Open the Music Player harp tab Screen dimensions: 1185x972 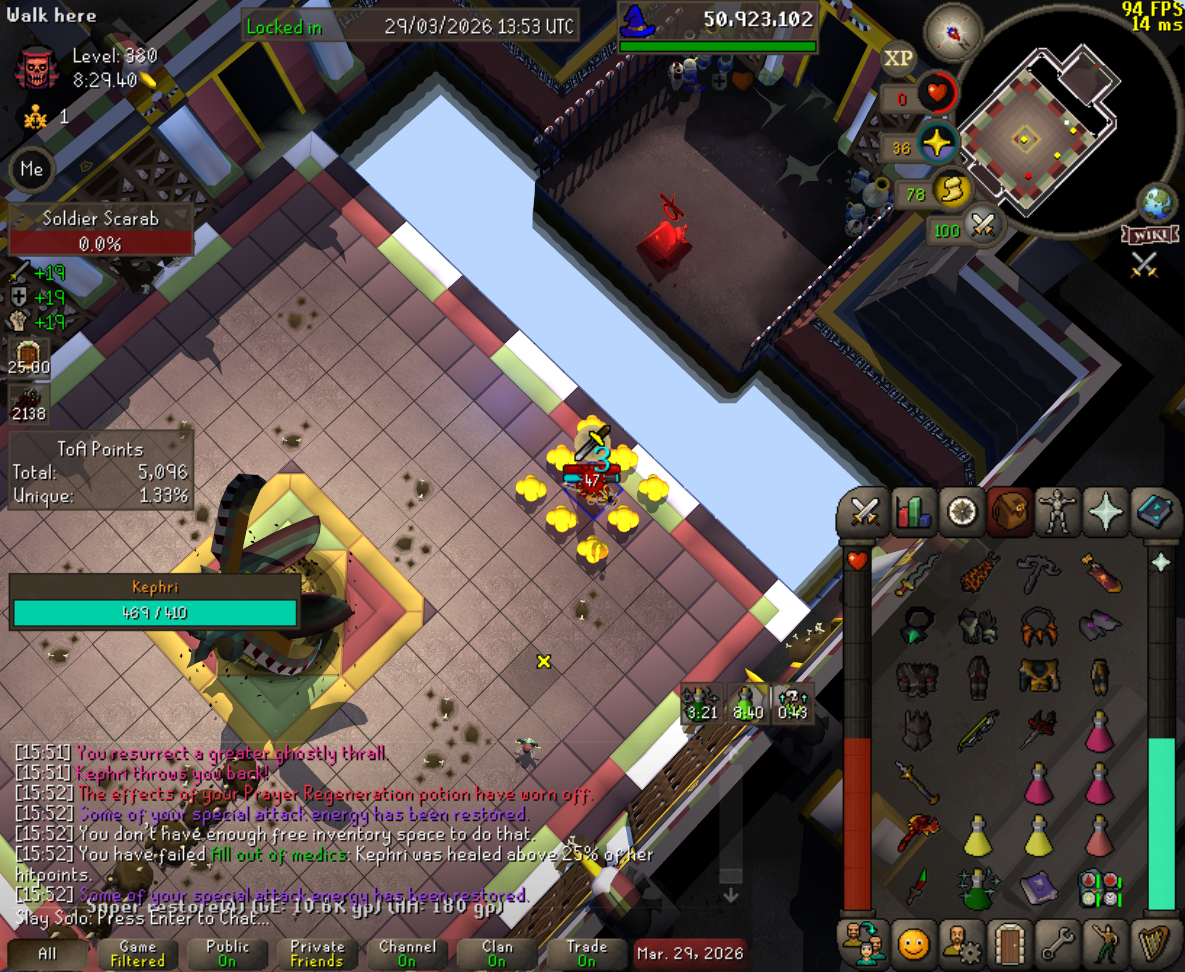pos(1156,943)
